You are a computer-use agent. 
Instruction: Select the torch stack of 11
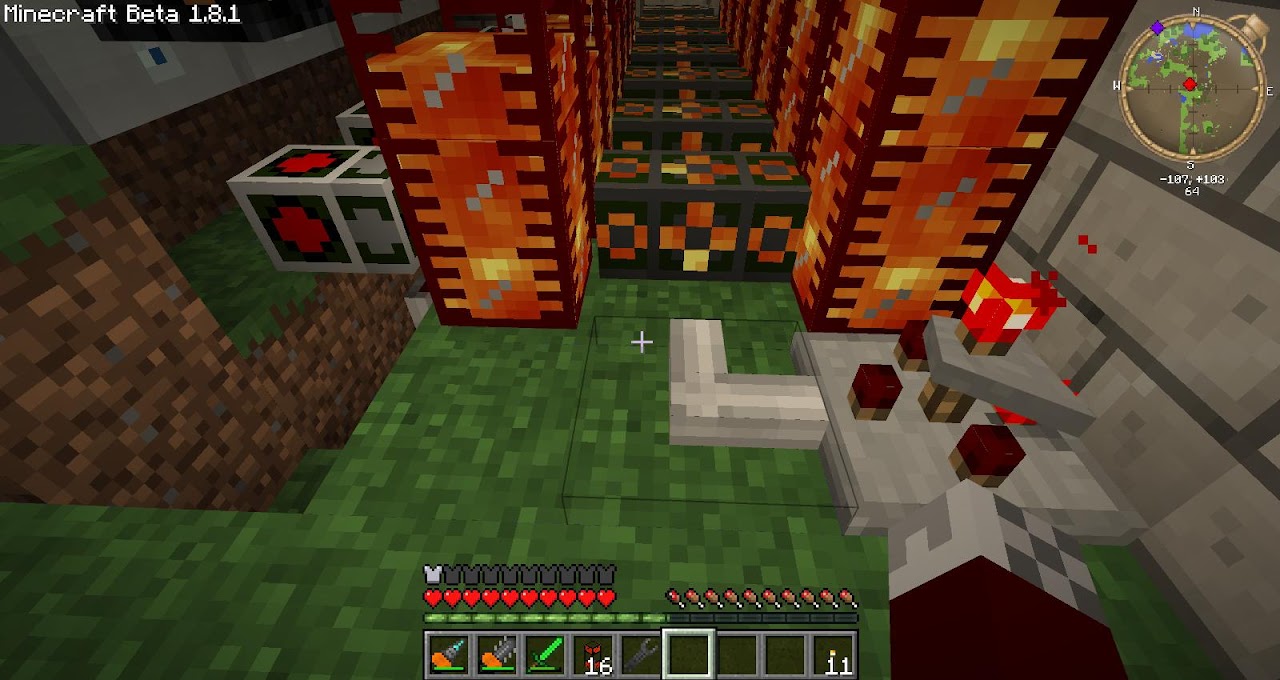pos(833,654)
